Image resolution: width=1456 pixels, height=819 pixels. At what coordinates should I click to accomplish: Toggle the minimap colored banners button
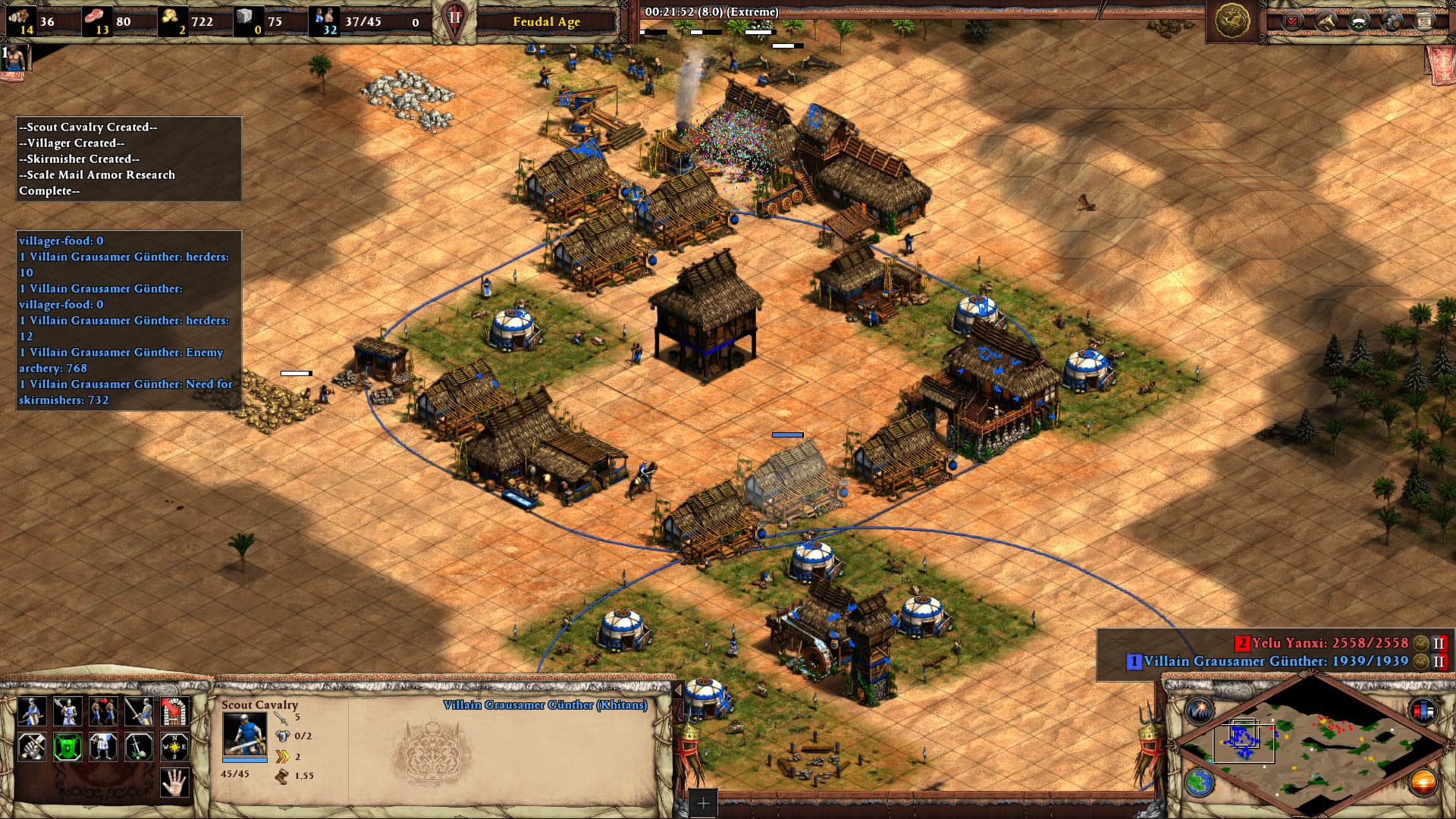pyautogui.click(x=1423, y=711)
